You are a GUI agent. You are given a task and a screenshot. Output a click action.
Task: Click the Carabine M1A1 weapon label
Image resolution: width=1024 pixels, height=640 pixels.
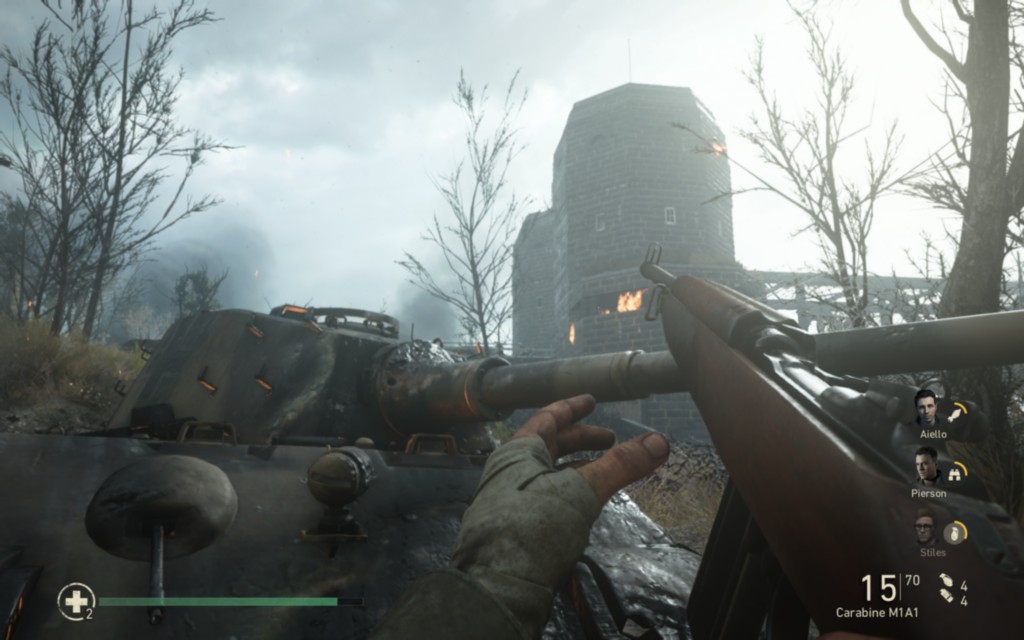click(877, 612)
